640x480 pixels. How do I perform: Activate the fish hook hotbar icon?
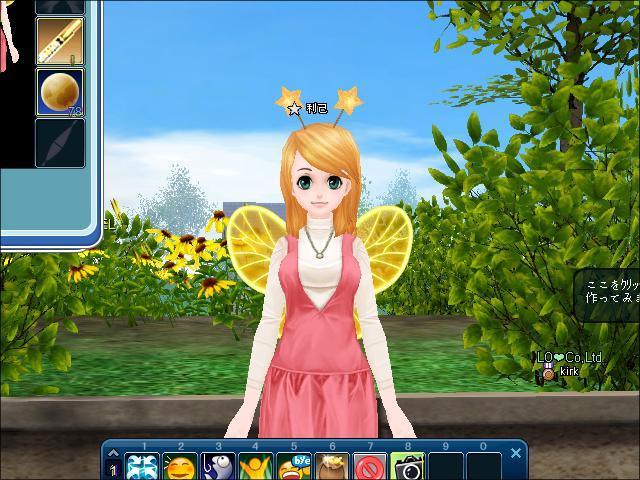(219, 466)
